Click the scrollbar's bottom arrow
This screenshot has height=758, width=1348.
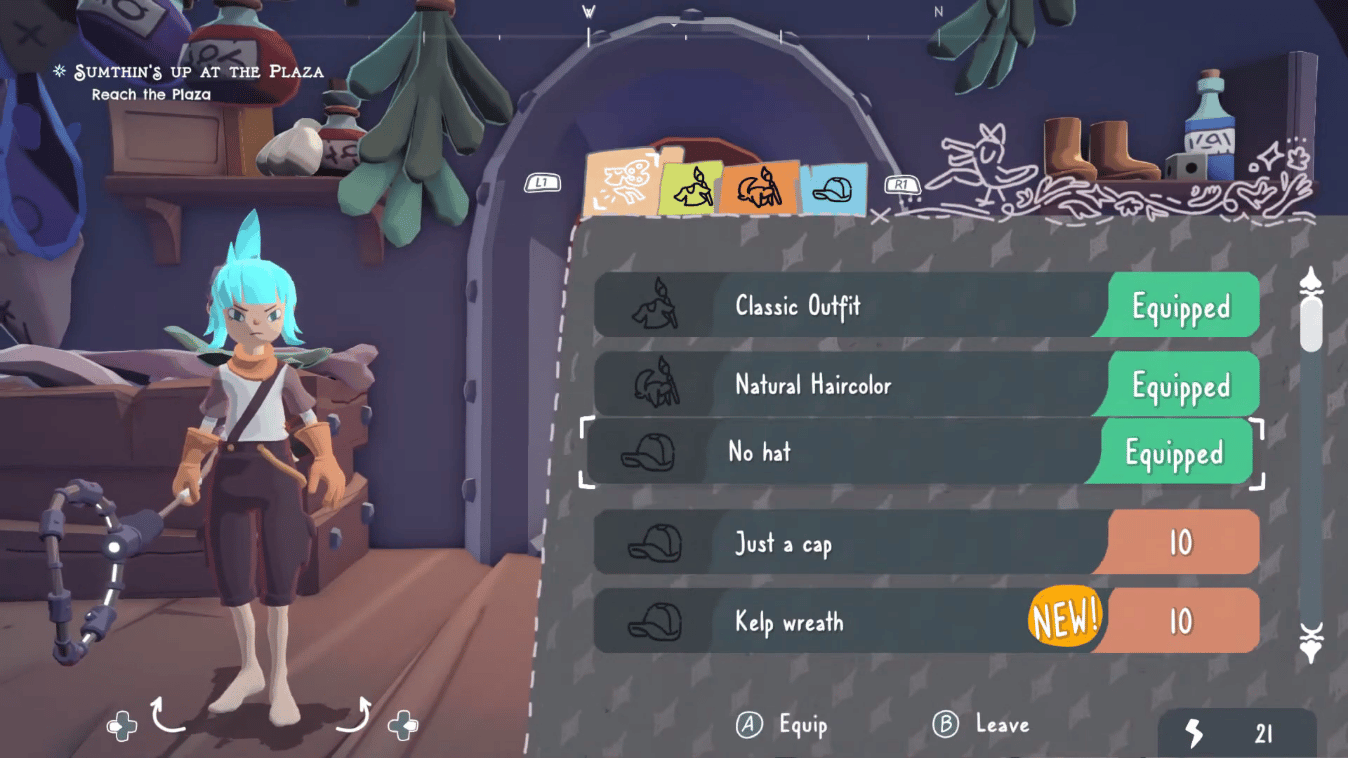[1310, 642]
